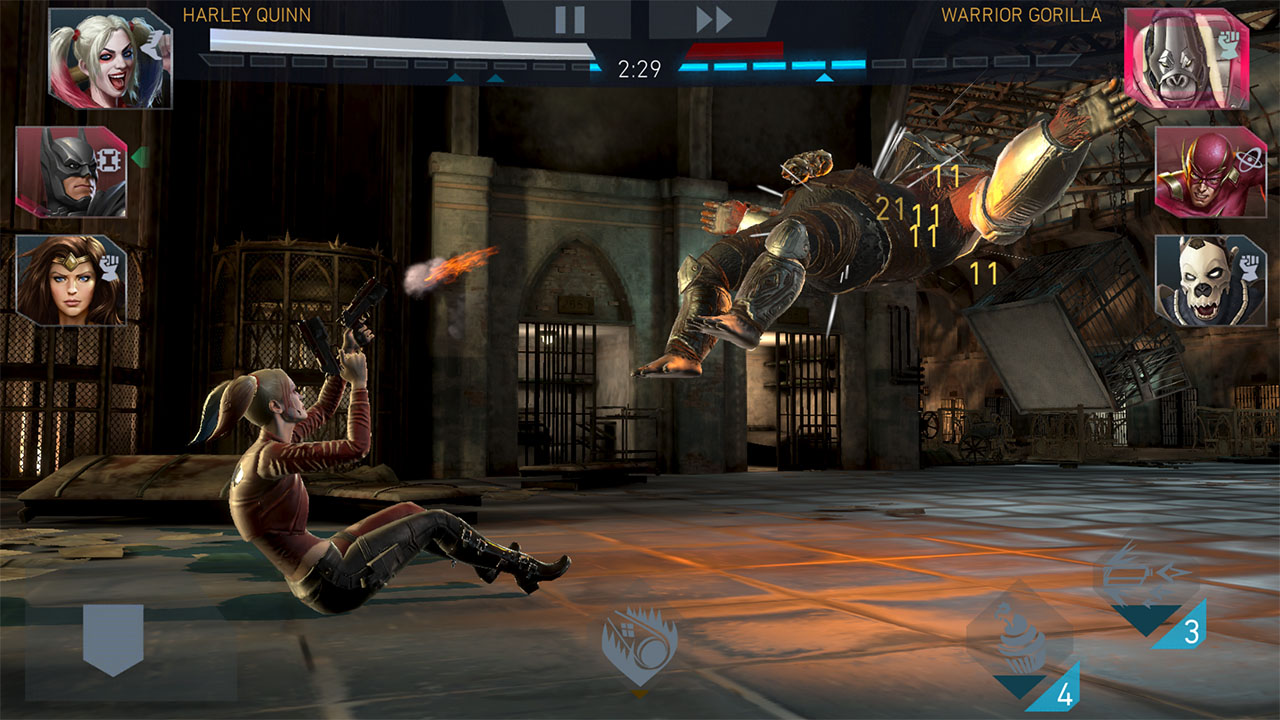Pause the fight

click(x=569, y=19)
